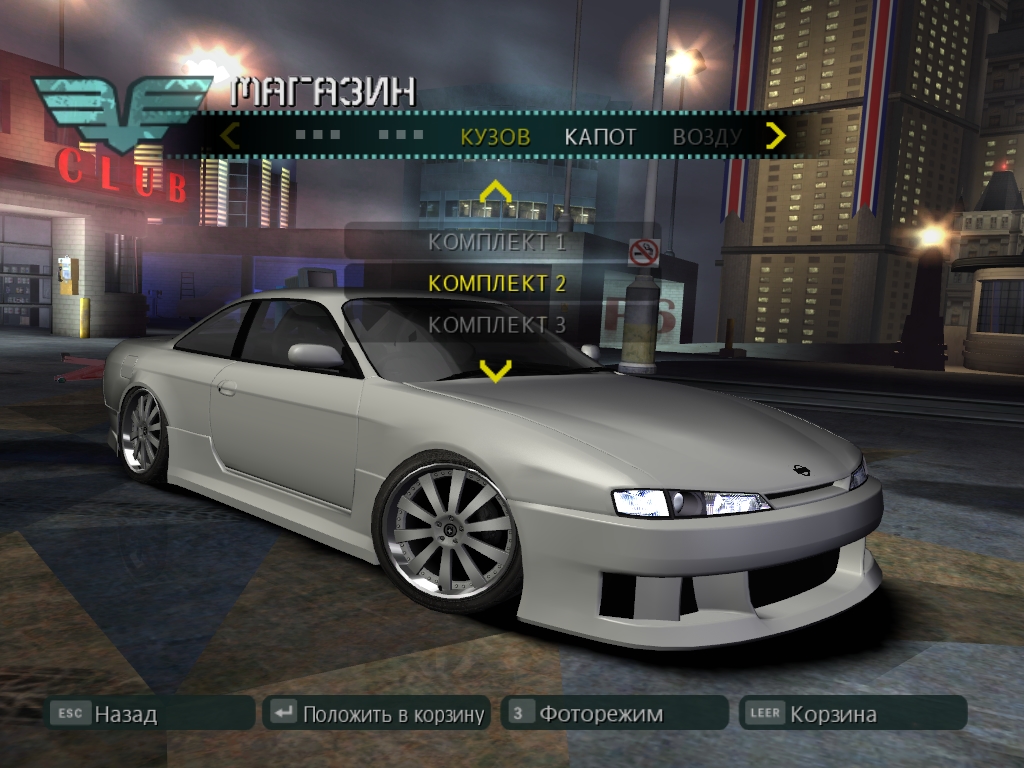Enter Фоторежим photo mode
Screen dimensions: 1024x768
pos(614,713)
